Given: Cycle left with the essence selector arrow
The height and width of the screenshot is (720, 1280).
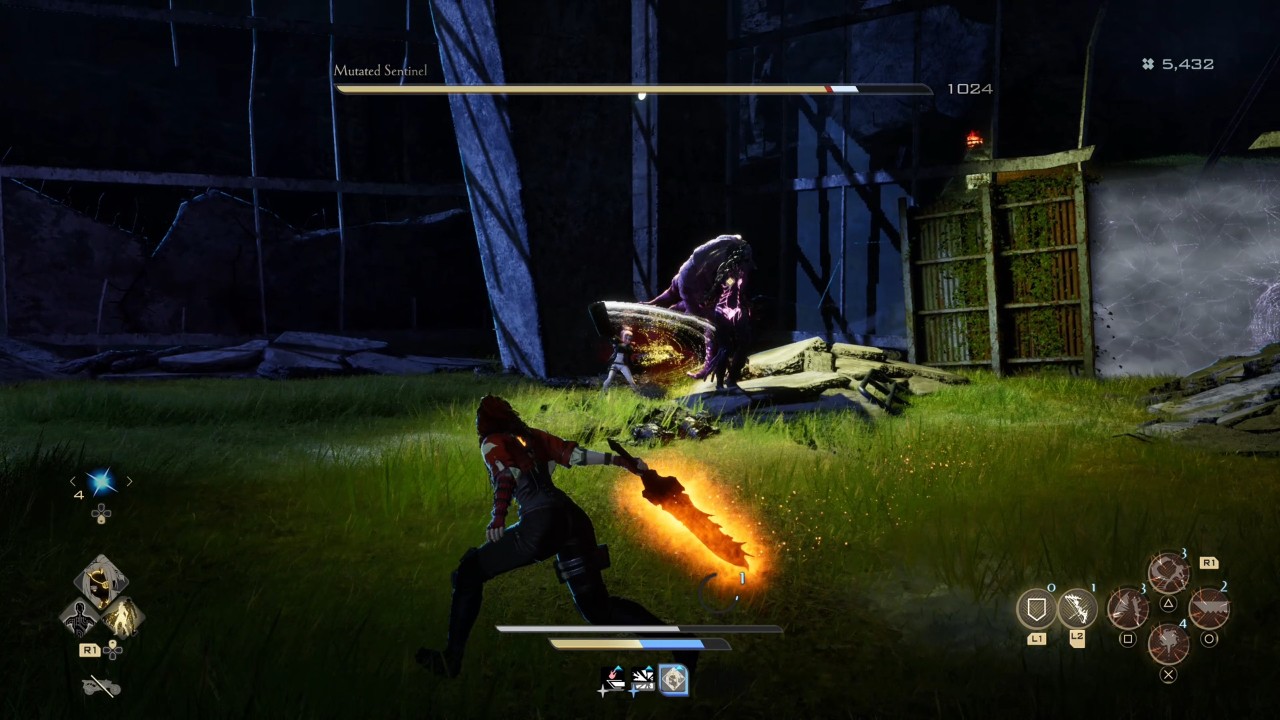Looking at the screenshot, I should [72, 481].
